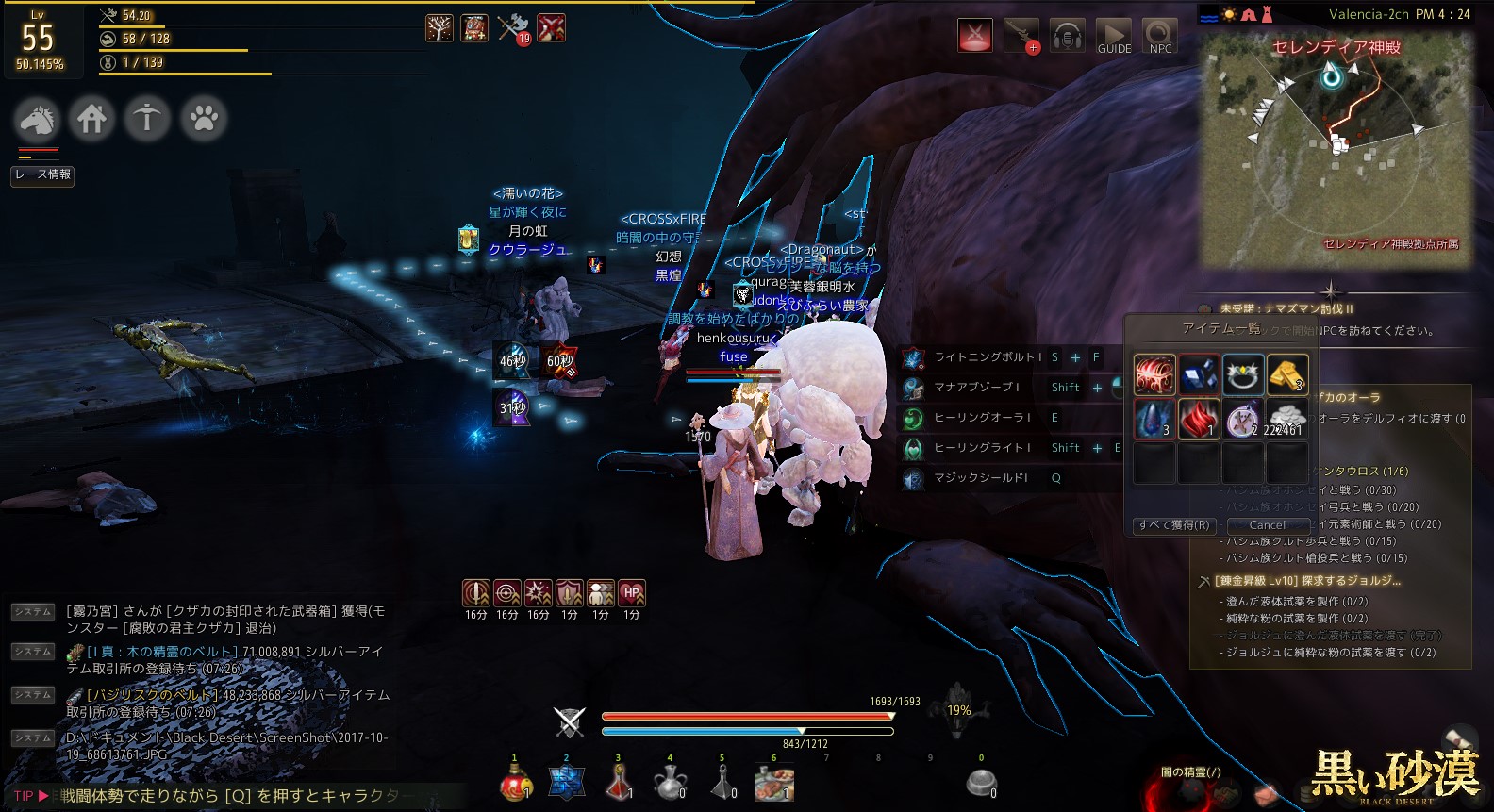Take the blue crystal shards loot
The image size is (1494, 812).
(1199, 374)
